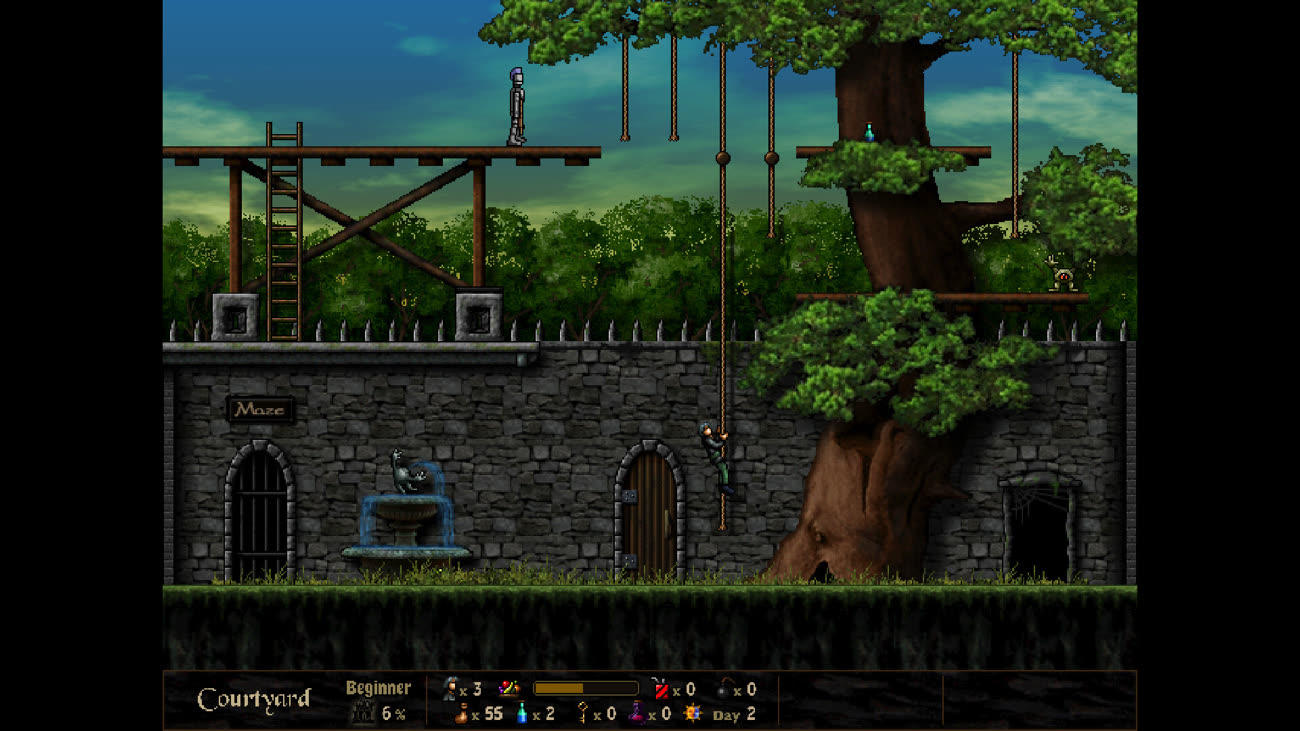
Task: Choose the blue bottle item icon
Action: (x=521, y=714)
